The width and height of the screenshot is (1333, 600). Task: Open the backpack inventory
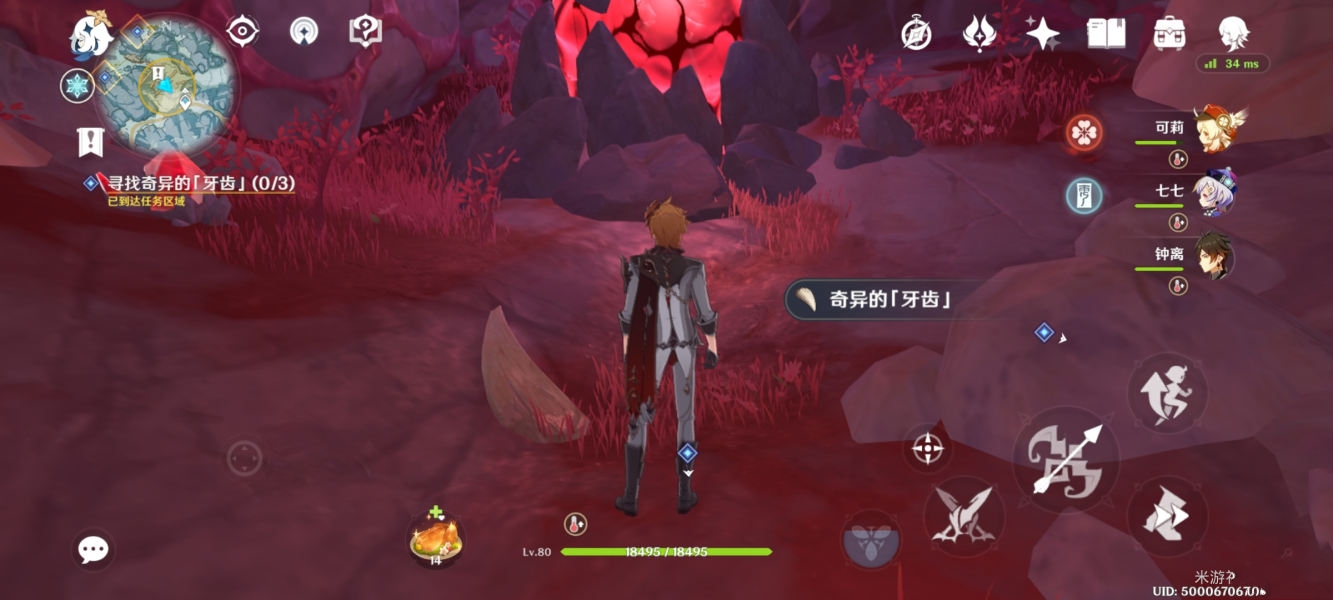(x=1169, y=33)
